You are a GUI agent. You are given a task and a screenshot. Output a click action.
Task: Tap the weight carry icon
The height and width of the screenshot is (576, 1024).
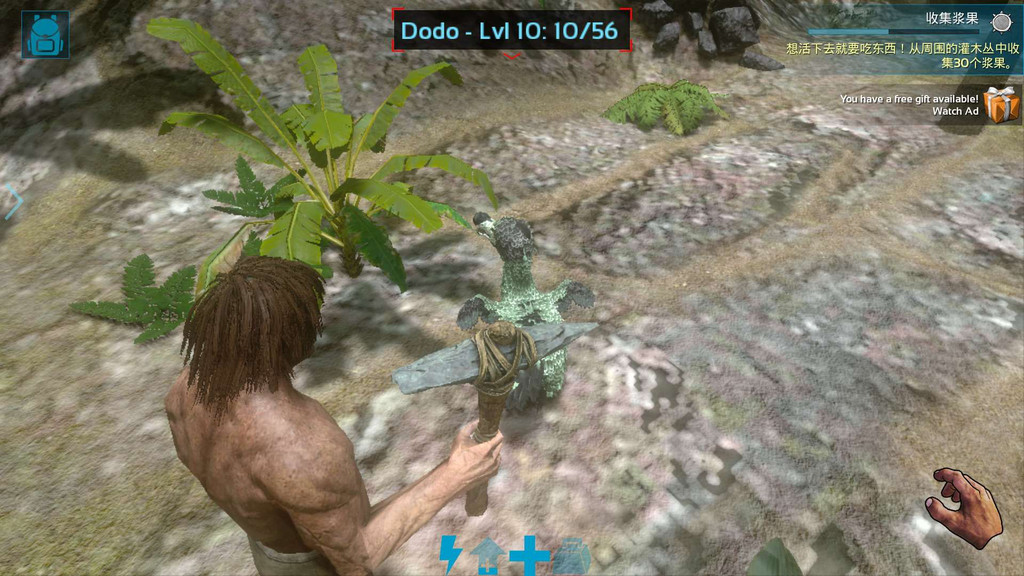click(x=569, y=555)
